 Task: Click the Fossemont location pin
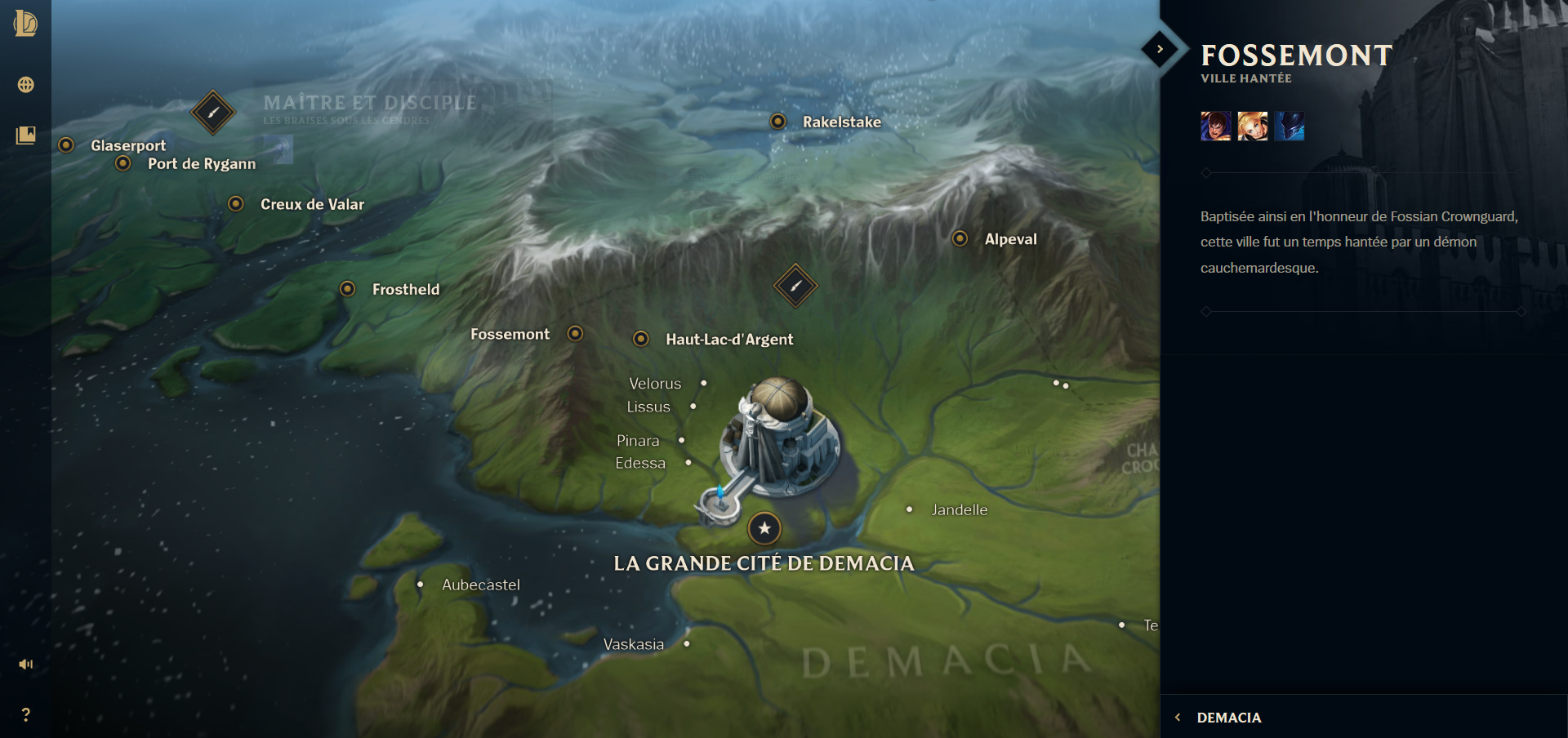576,333
